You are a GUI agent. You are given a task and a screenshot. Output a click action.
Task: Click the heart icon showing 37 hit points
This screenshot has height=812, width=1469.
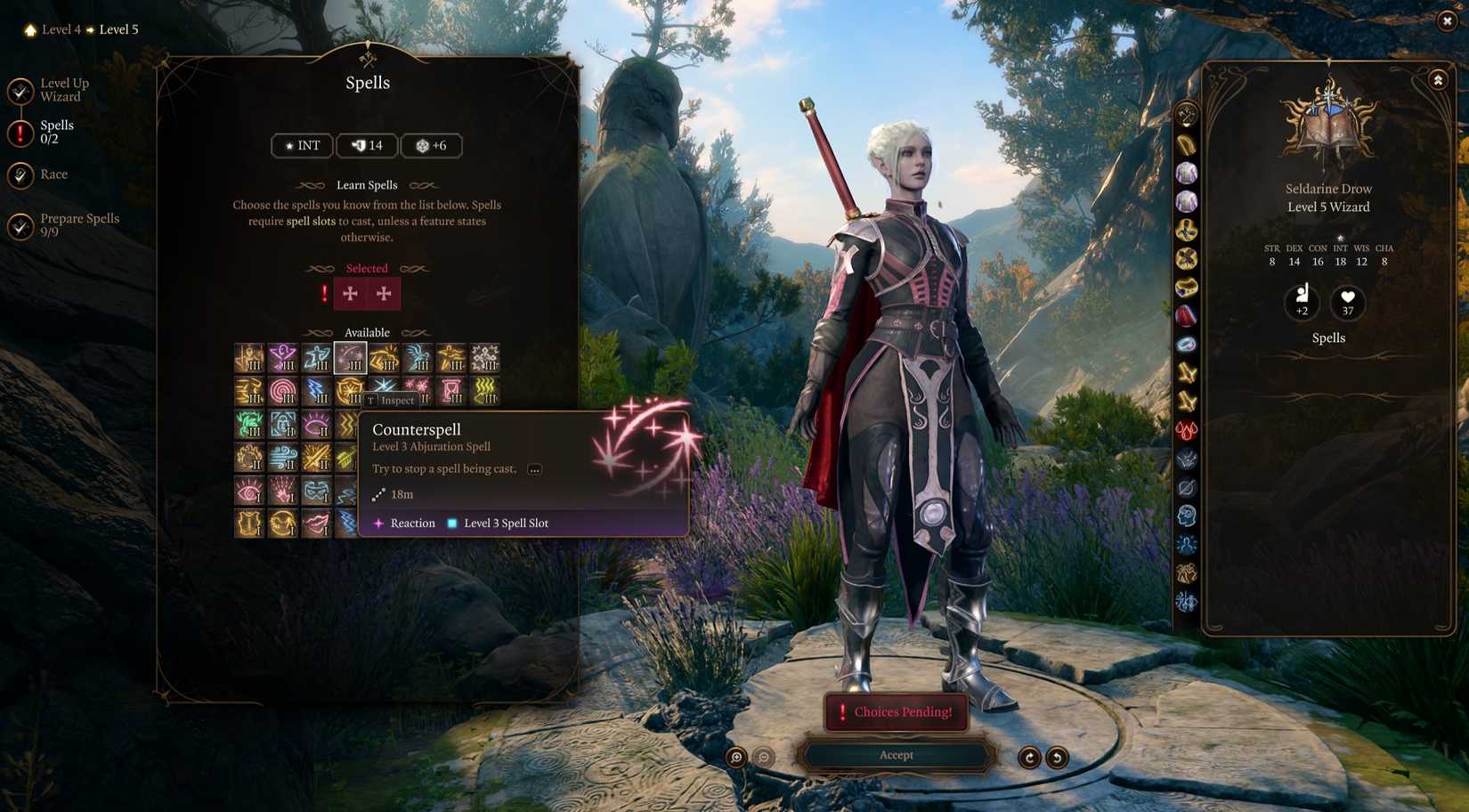1347,303
